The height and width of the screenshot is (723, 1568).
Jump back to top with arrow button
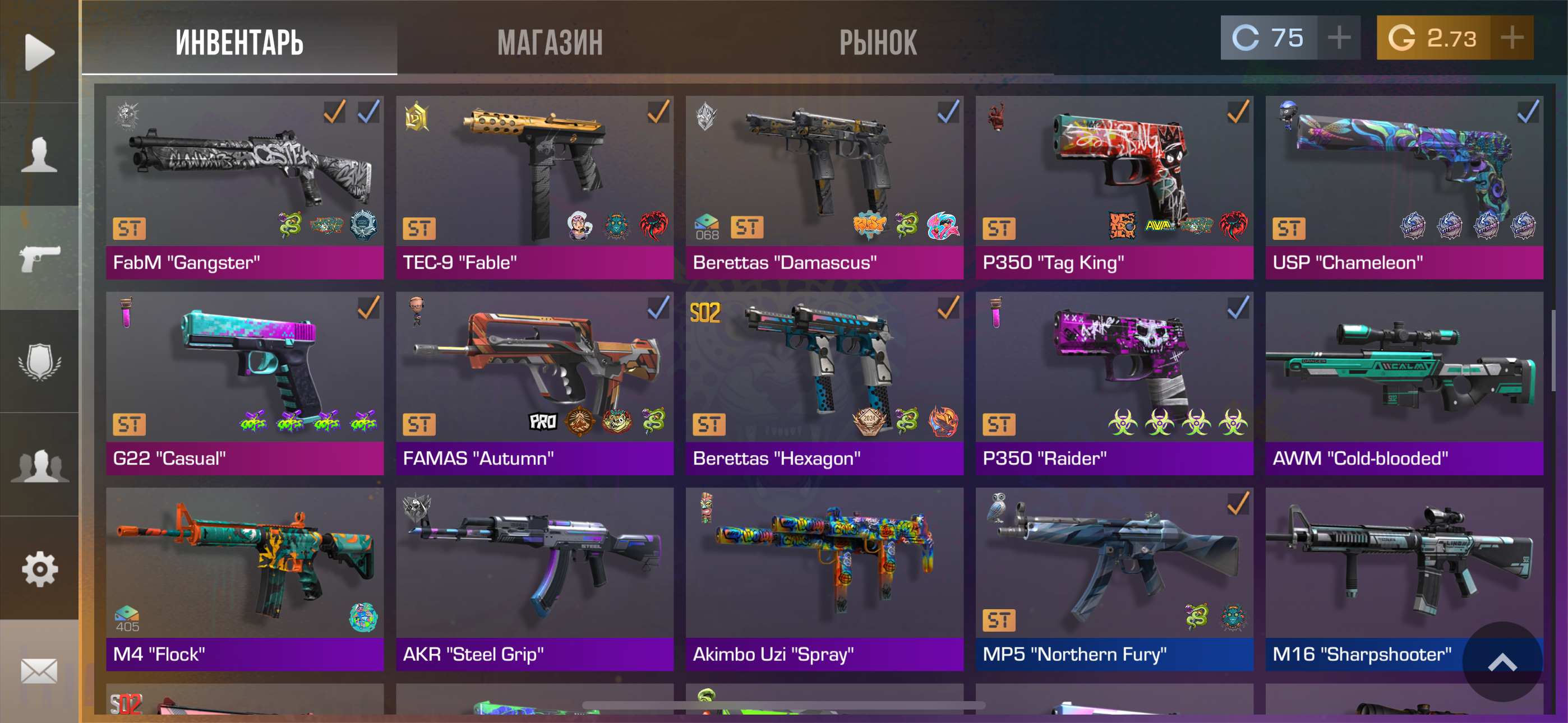(1502, 662)
